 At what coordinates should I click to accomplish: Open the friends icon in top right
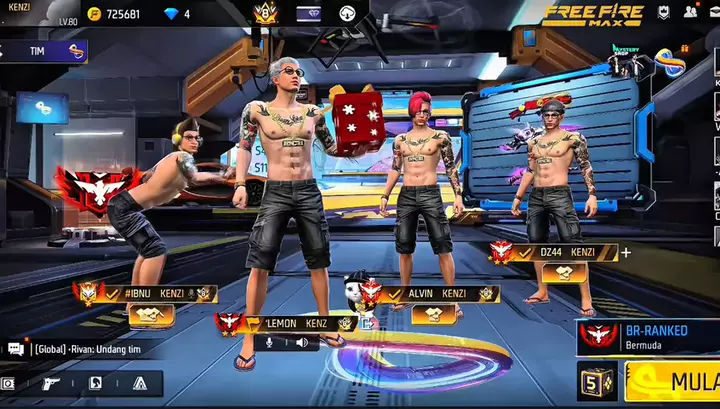pyautogui.click(x=690, y=13)
